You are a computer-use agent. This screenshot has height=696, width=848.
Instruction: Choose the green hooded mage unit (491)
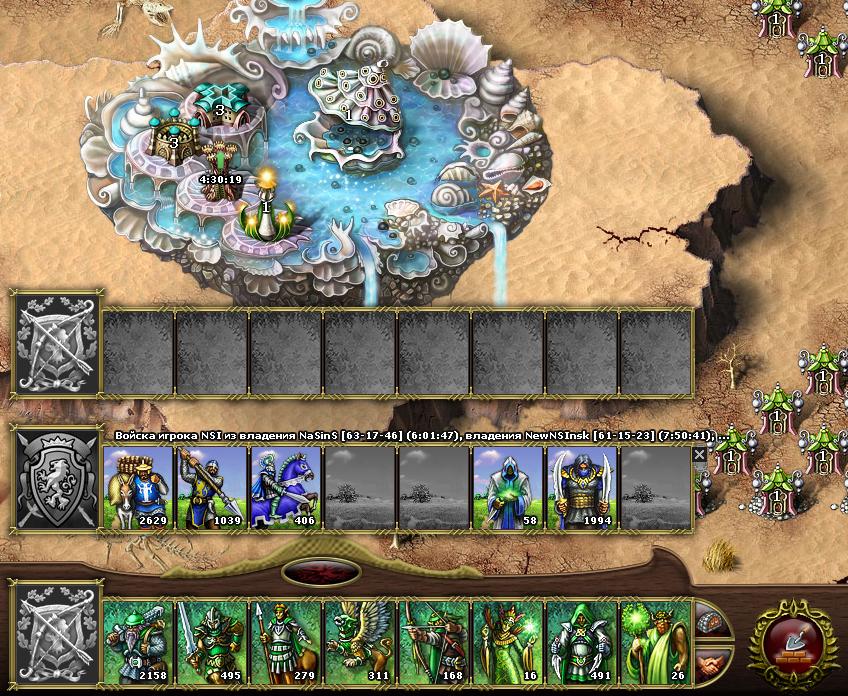pos(583,641)
